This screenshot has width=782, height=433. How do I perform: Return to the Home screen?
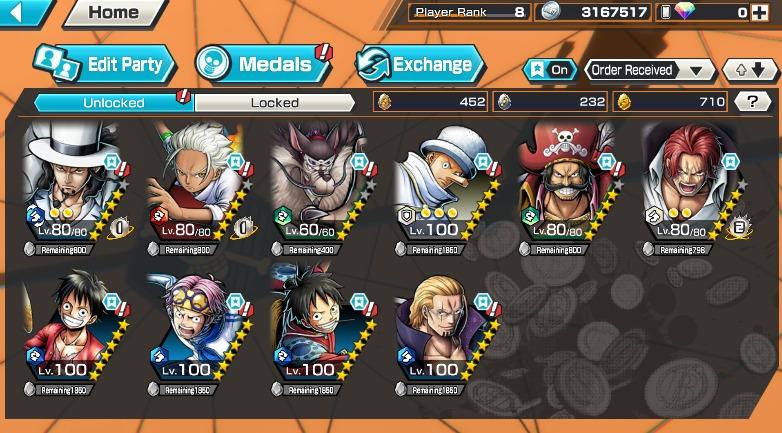[x=112, y=13]
